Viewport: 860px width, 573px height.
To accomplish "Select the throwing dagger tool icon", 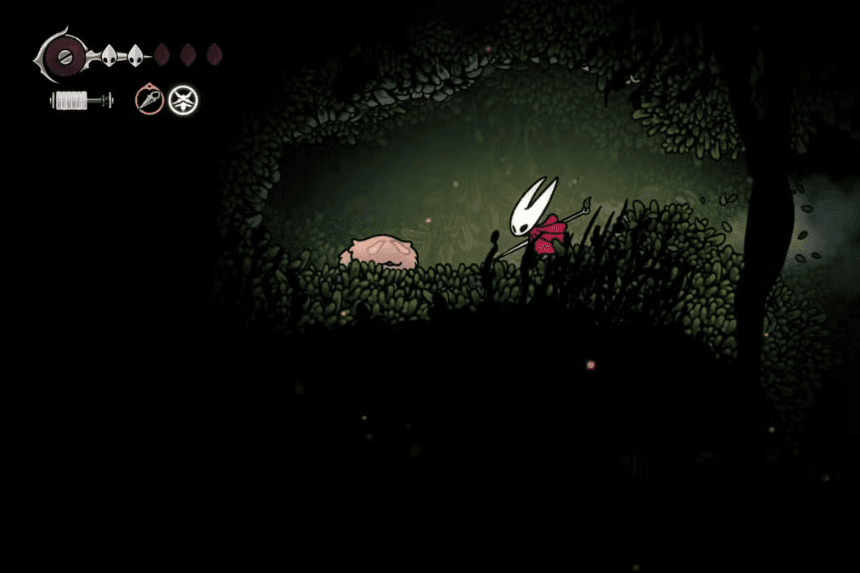I will (149, 100).
